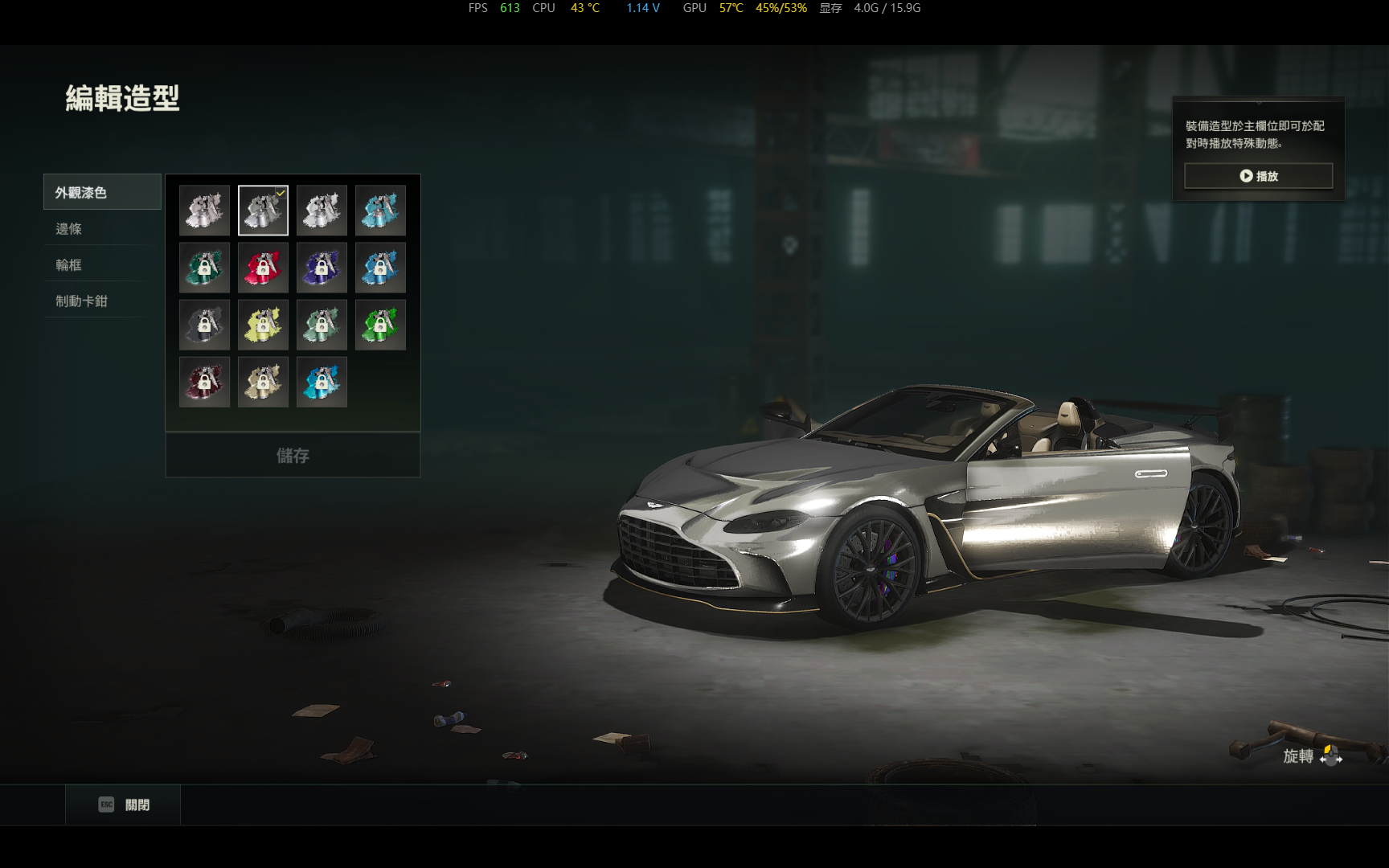The image size is (1389, 868).
Task: Choose the locked purple paint swatch
Action: pos(322,268)
